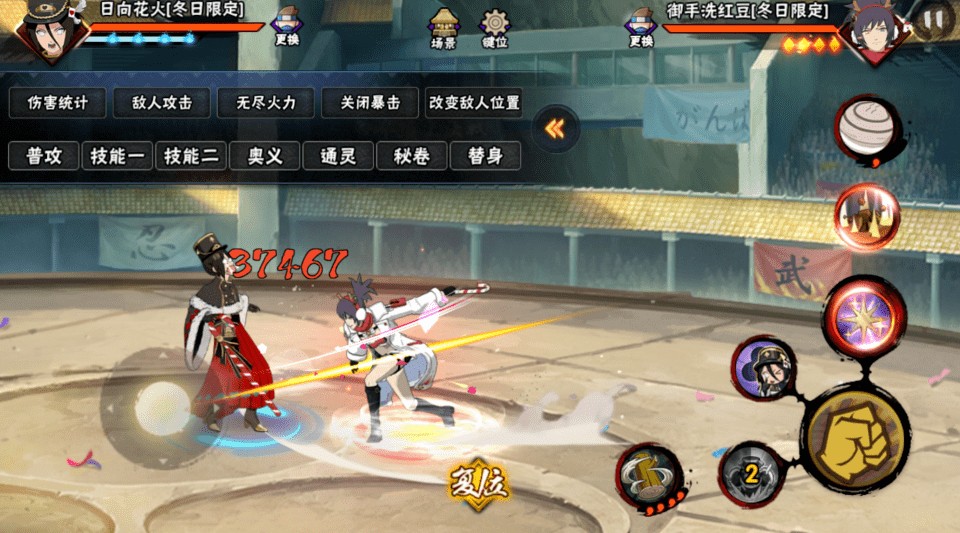Open the 键位 key layout settings
Screen dimensions: 960x533
click(495, 29)
